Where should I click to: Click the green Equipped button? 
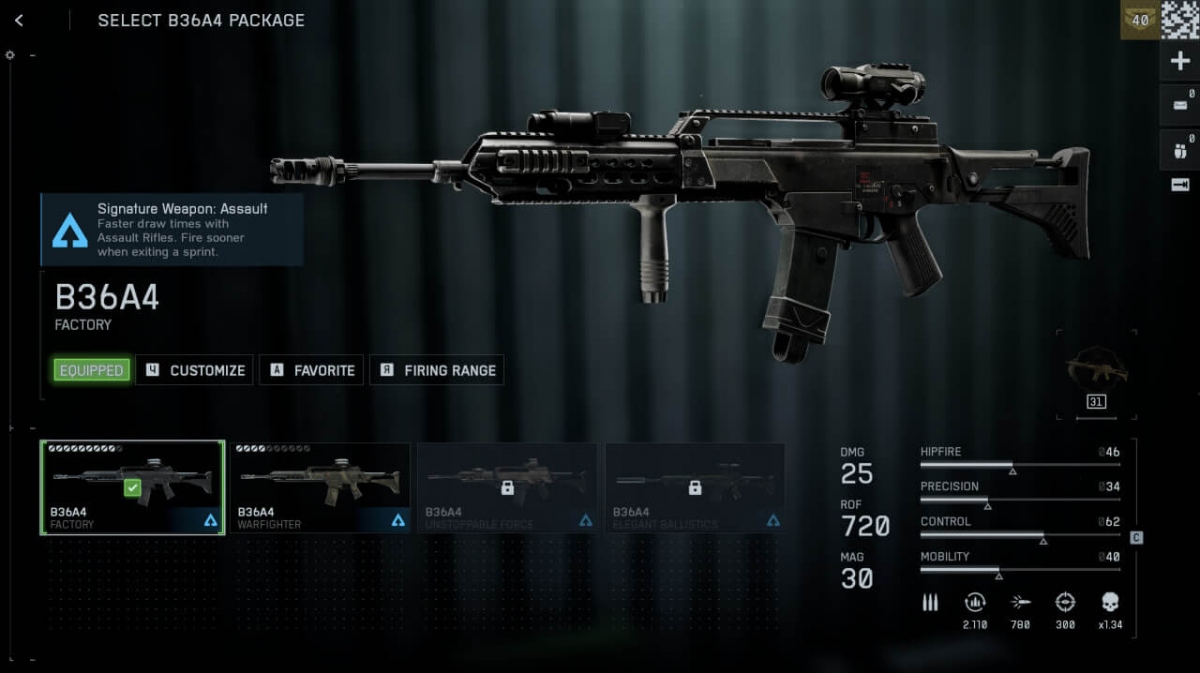pos(91,370)
